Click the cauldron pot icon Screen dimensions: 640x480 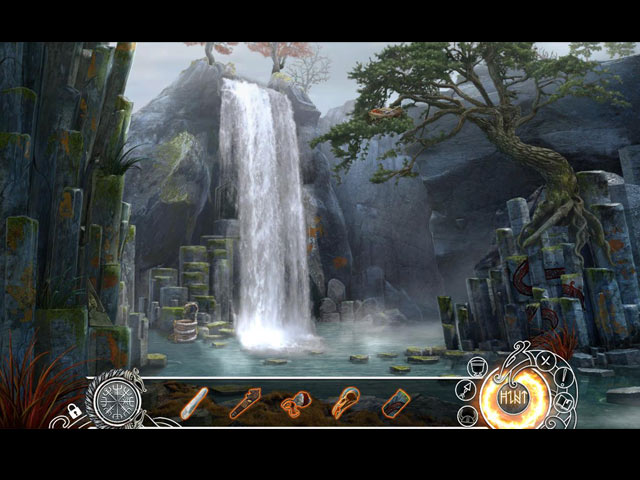(477, 367)
